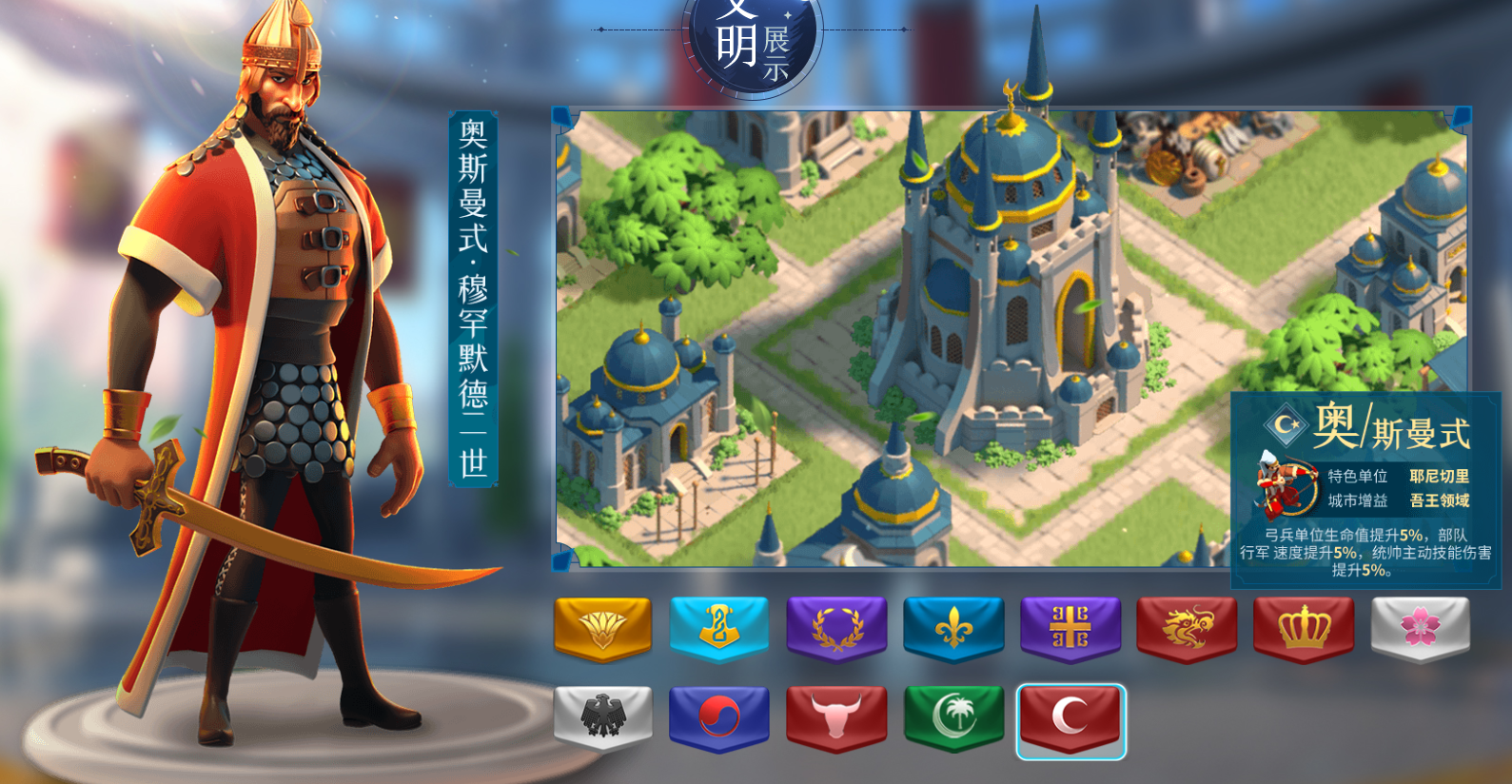The width and height of the screenshot is (1512, 784).
Task: Select the purple Byzantine cross banner
Action: (x=1070, y=628)
